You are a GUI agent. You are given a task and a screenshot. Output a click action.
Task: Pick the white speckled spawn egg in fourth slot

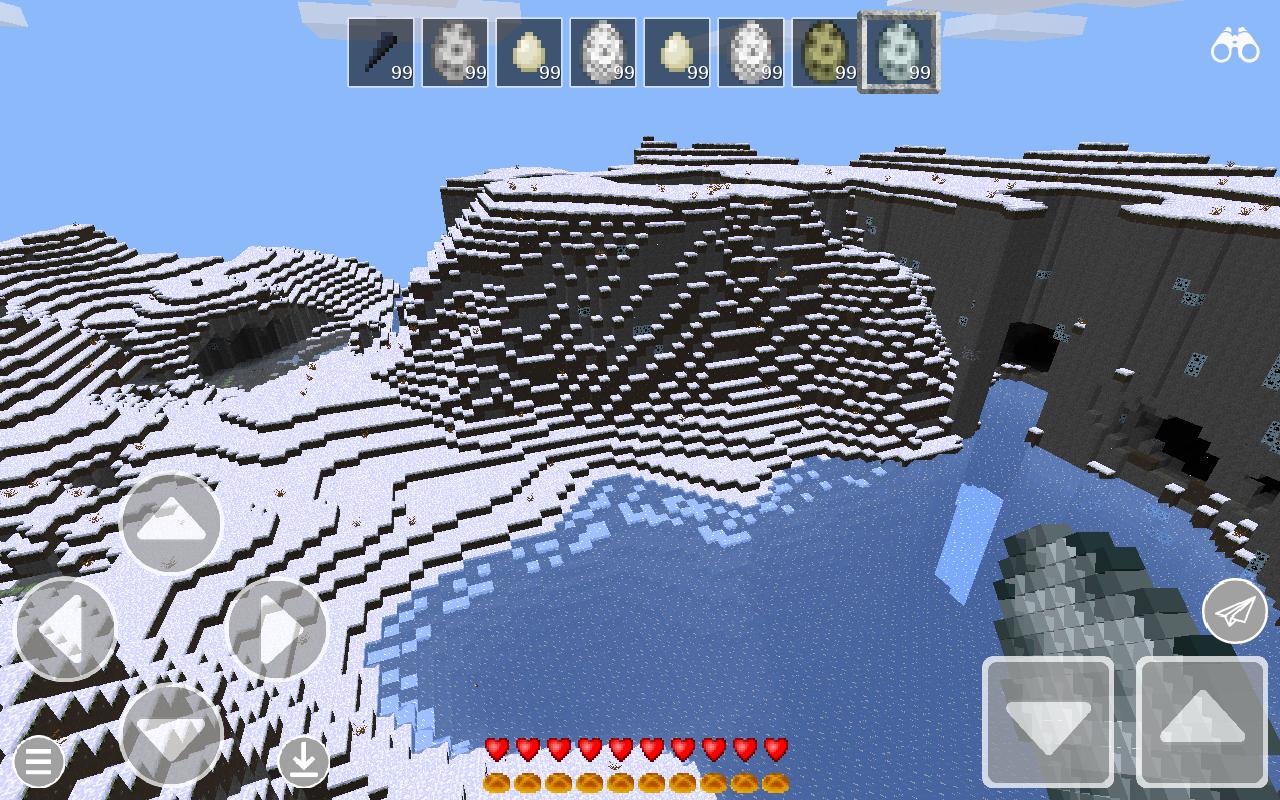coord(603,50)
